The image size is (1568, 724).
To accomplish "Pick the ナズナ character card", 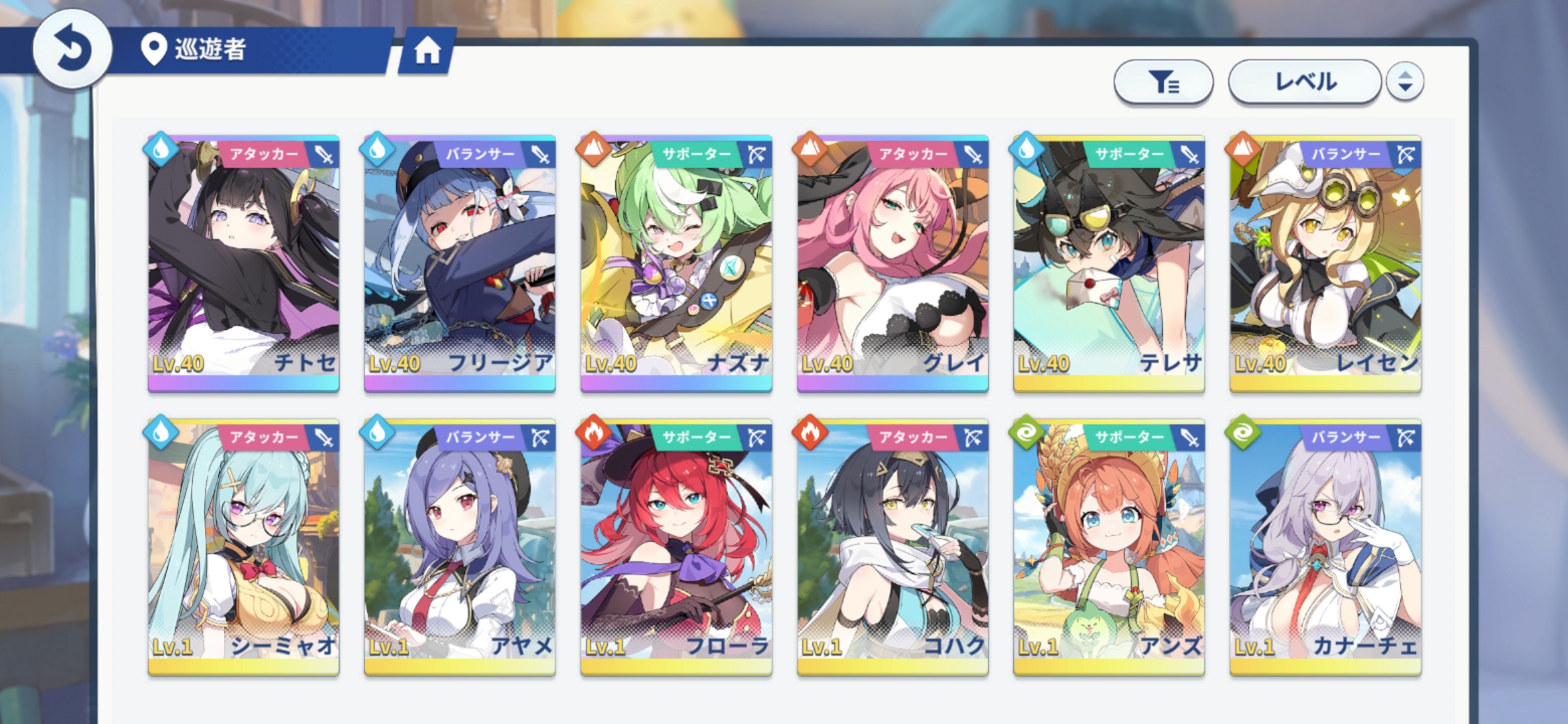I will [x=676, y=263].
